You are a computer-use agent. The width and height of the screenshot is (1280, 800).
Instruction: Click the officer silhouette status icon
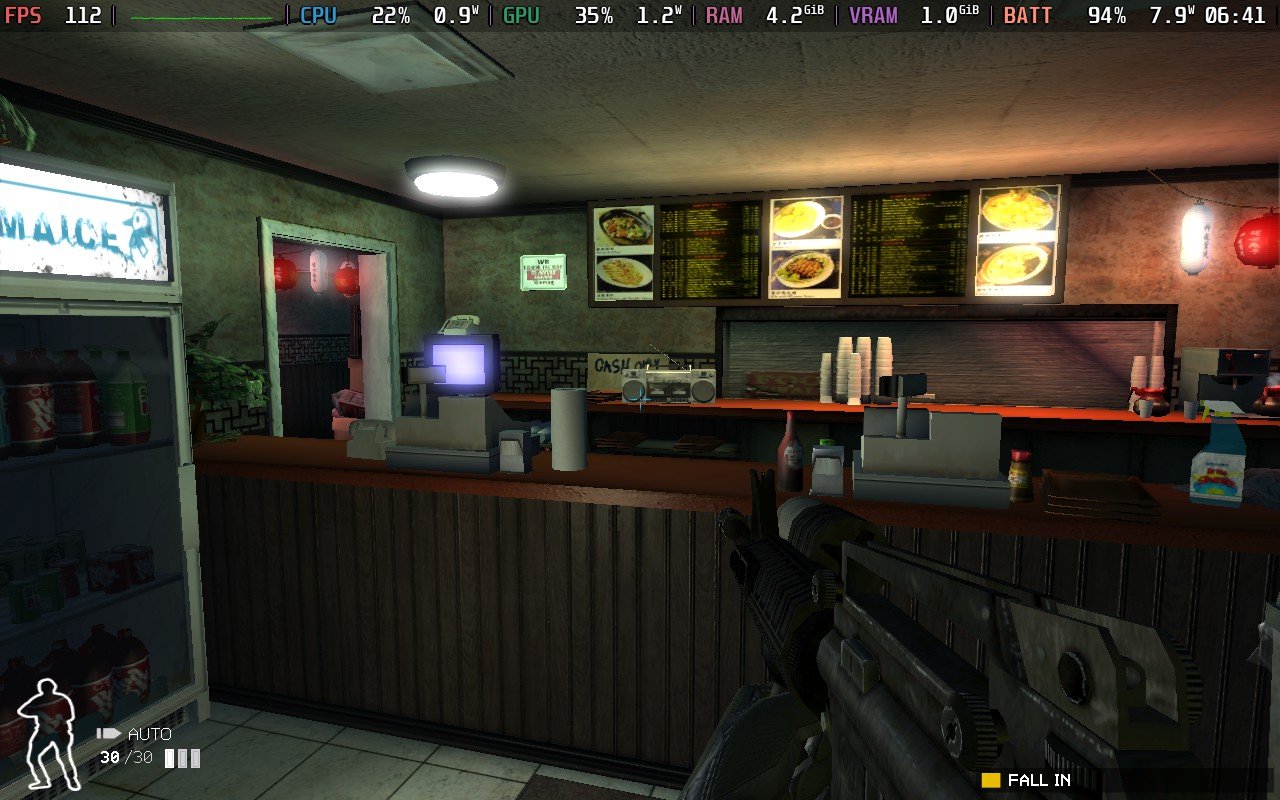tap(50, 734)
